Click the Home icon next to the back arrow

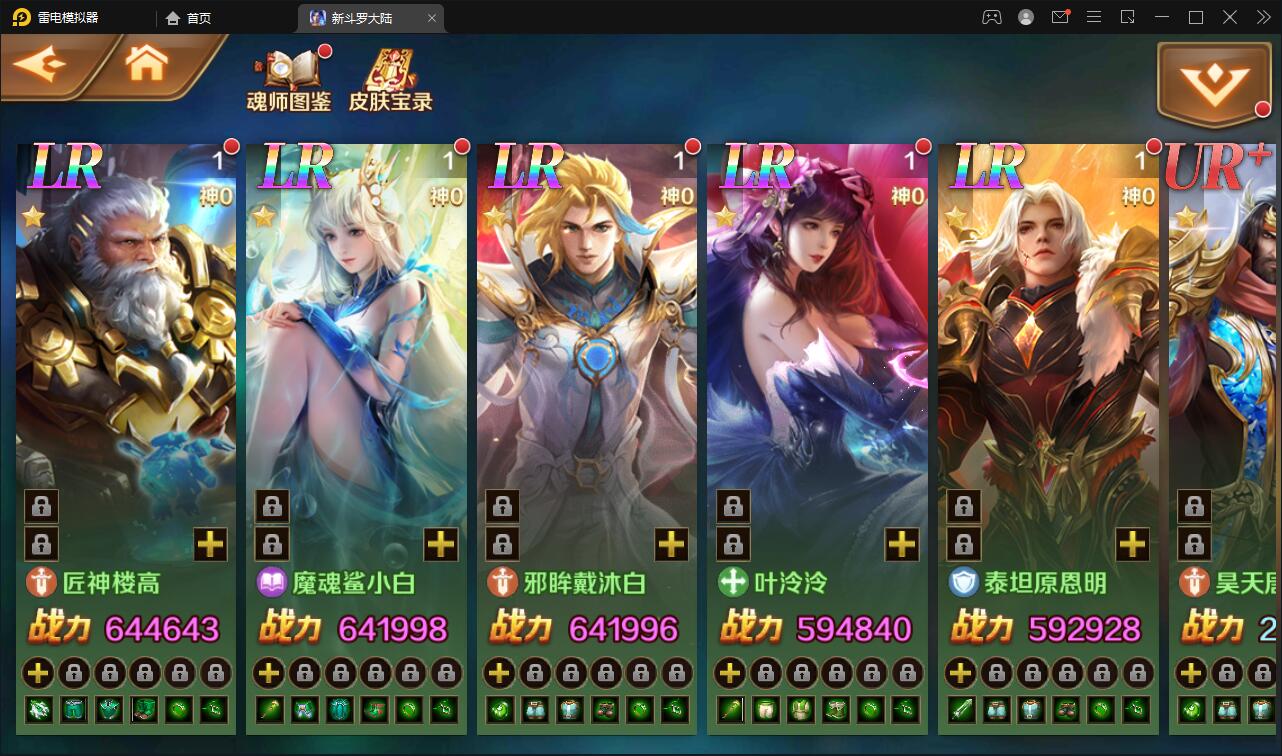click(x=146, y=62)
